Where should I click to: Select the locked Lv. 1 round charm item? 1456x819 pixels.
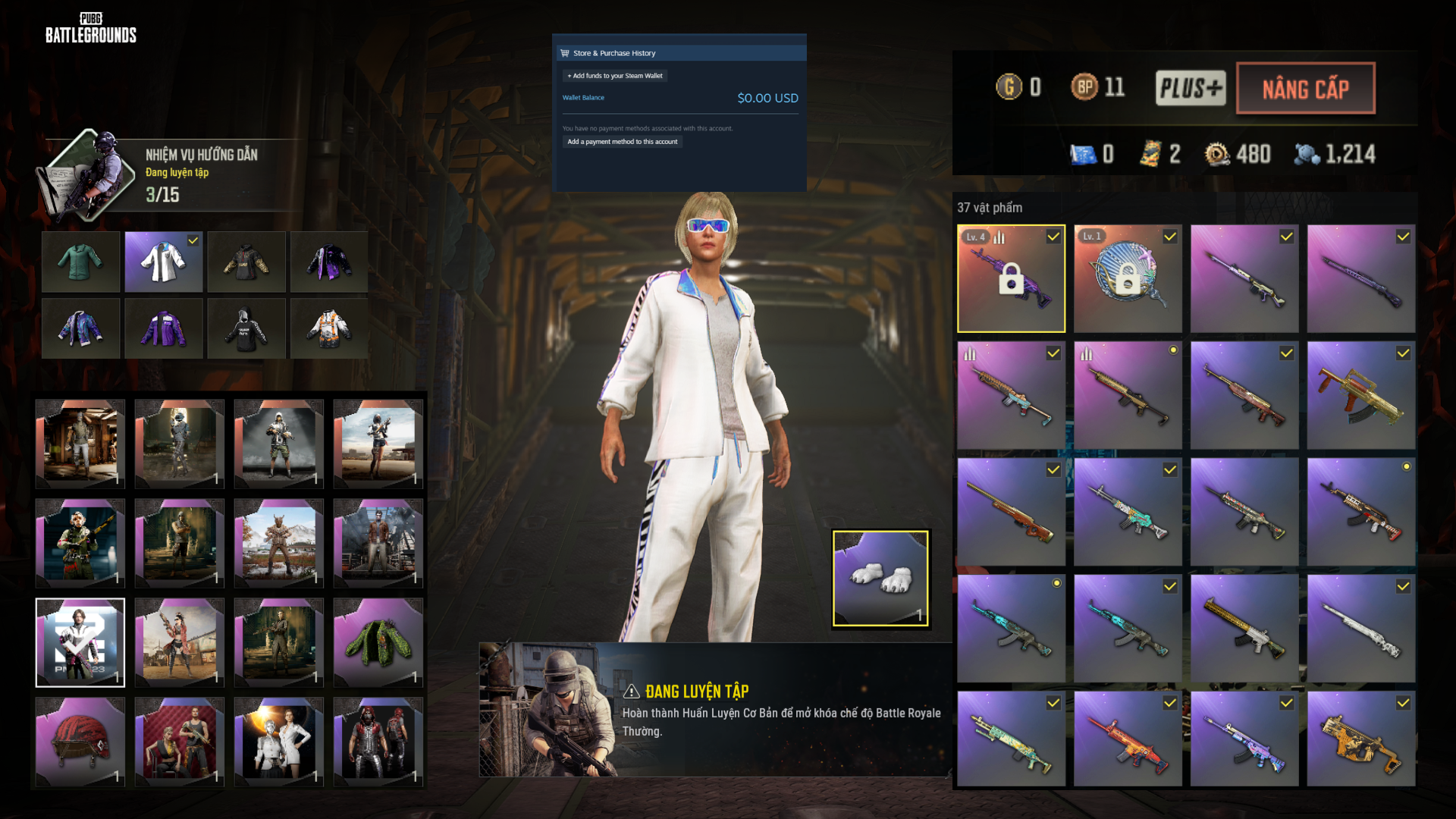pos(1128,278)
